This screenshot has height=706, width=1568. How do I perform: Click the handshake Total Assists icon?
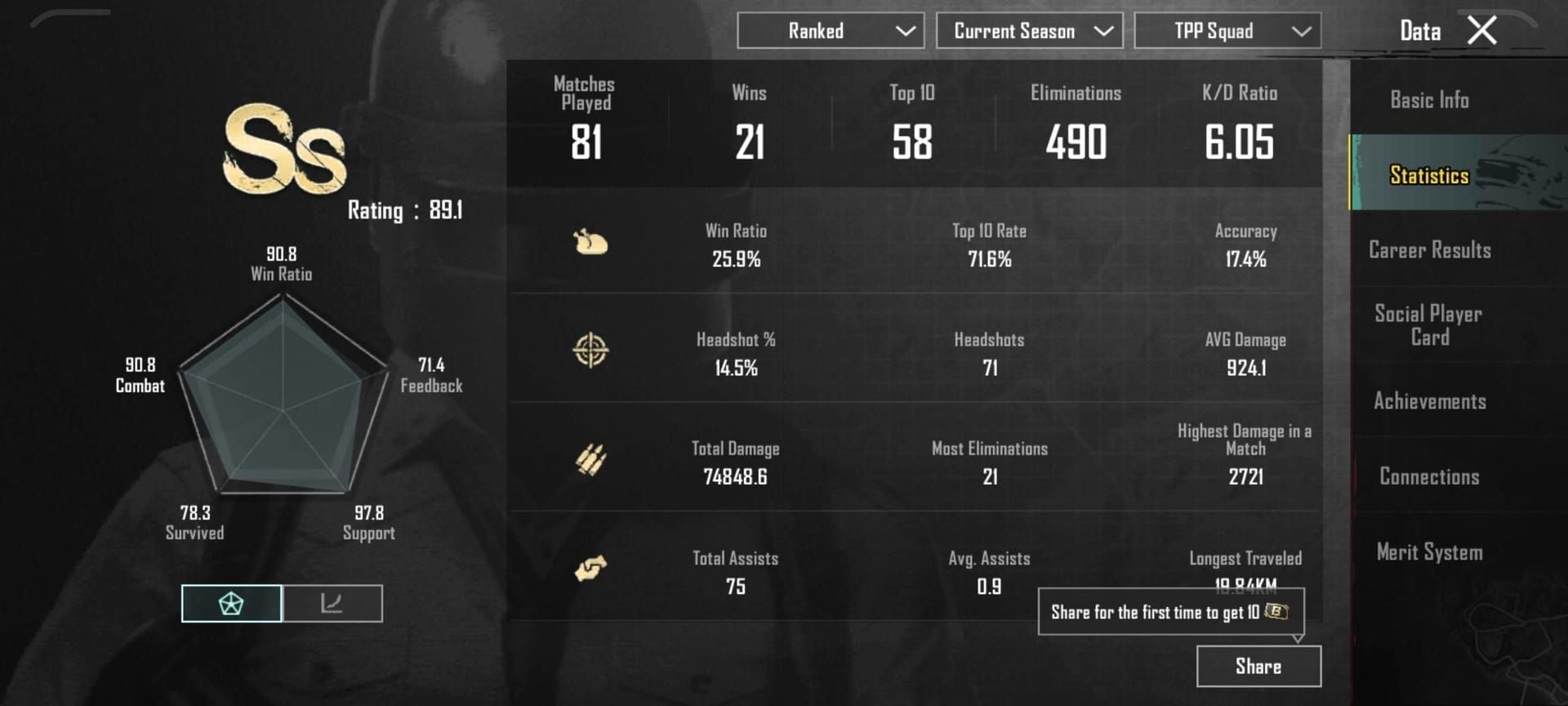coord(591,570)
